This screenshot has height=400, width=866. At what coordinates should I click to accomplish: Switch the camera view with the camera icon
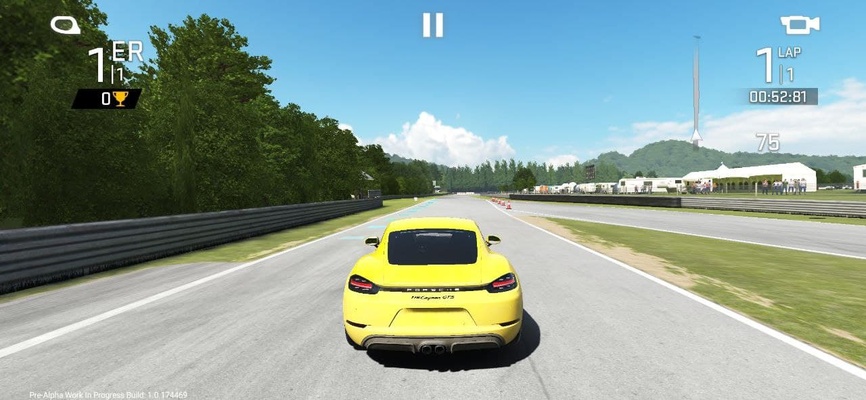pos(799,25)
